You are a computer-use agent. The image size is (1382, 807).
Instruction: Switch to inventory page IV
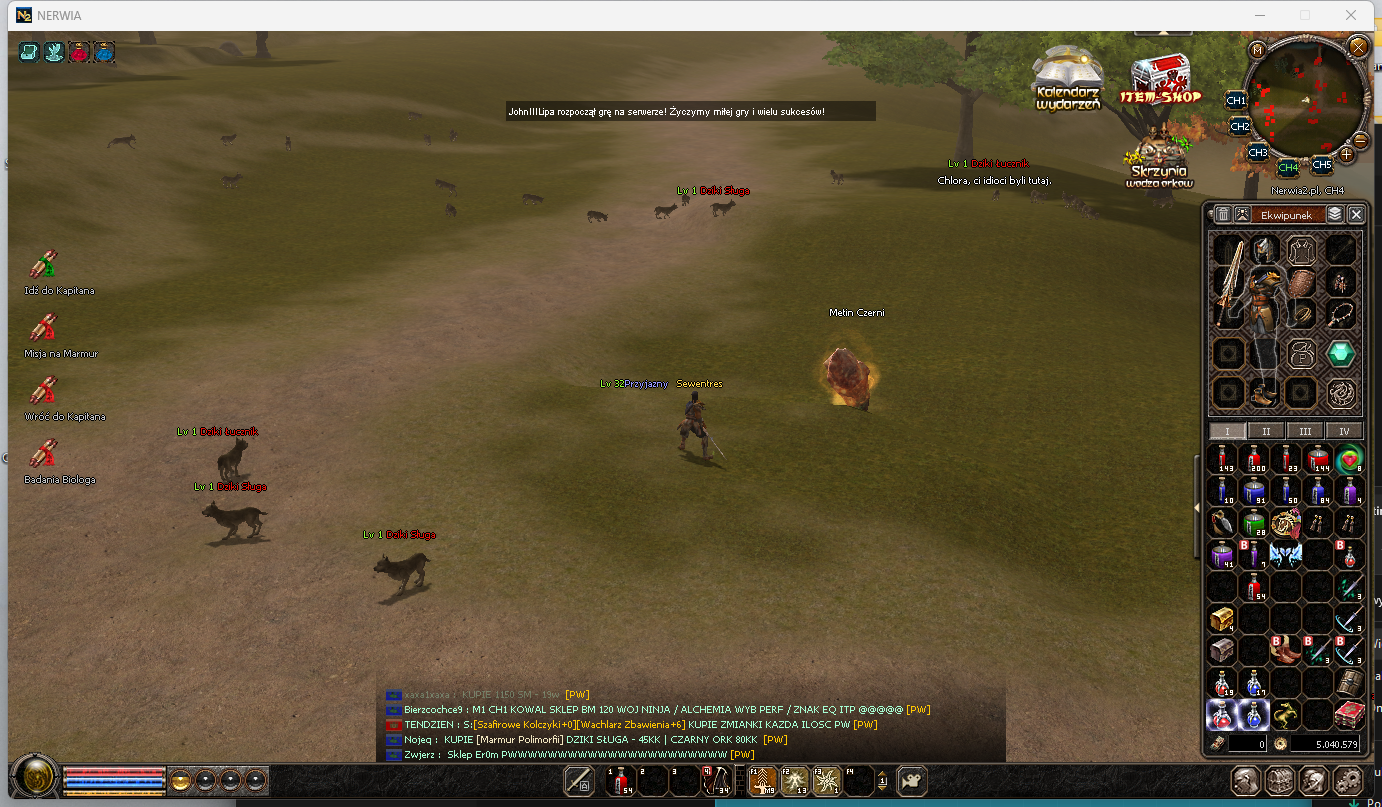tap(1343, 431)
